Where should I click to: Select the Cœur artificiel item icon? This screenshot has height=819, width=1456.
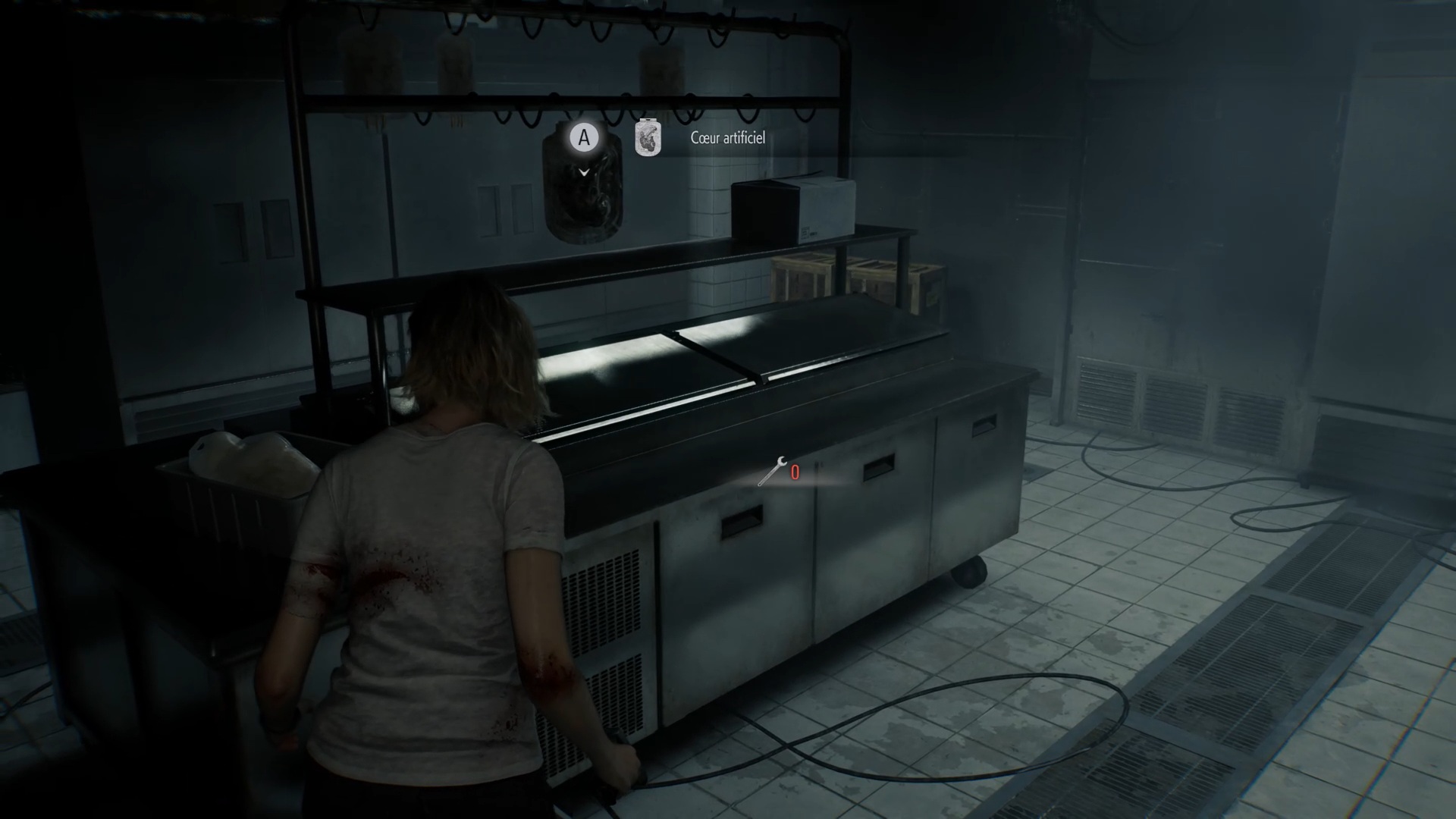click(648, 138)
